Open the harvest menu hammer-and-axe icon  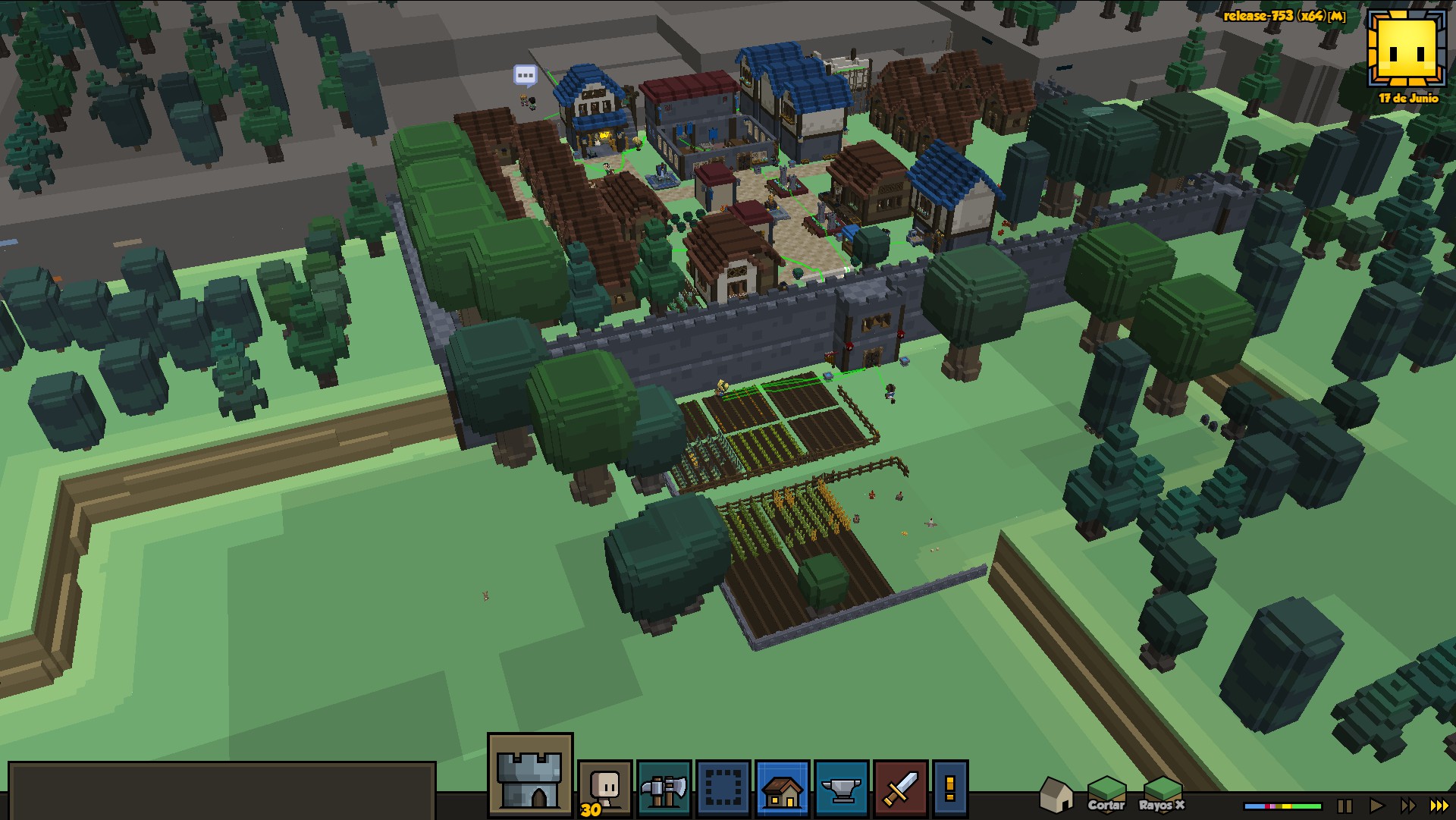coord(664,789)
